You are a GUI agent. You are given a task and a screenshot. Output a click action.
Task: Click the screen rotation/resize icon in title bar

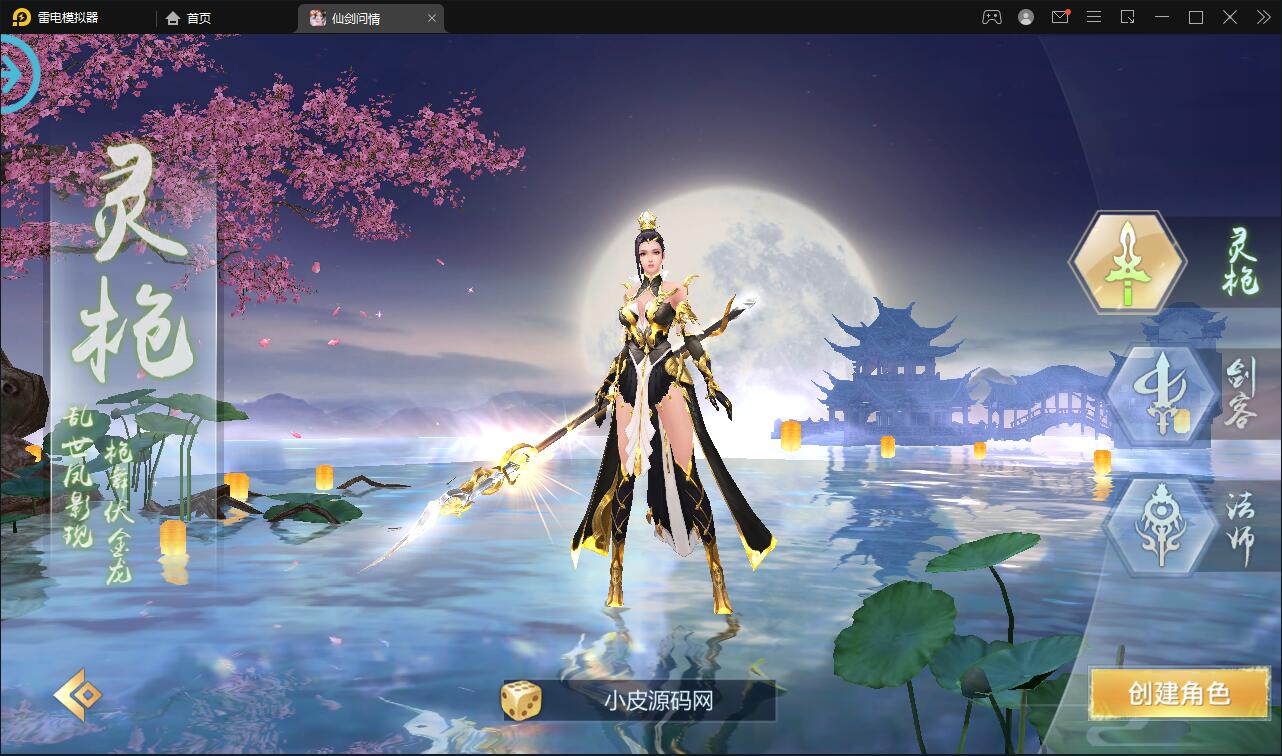tap(1128, 17)
